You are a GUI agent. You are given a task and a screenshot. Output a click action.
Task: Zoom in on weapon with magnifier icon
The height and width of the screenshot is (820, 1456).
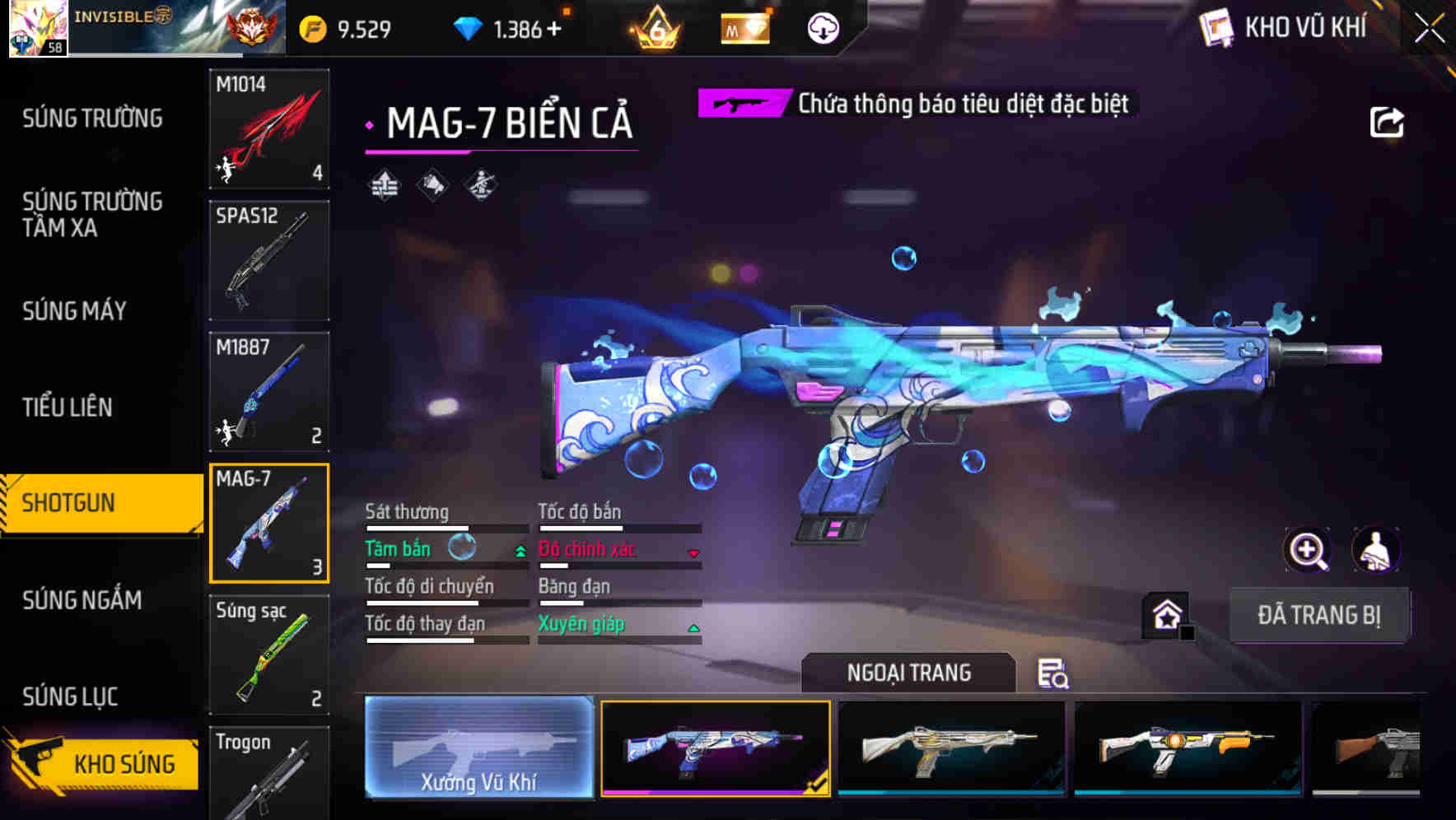1307,550
